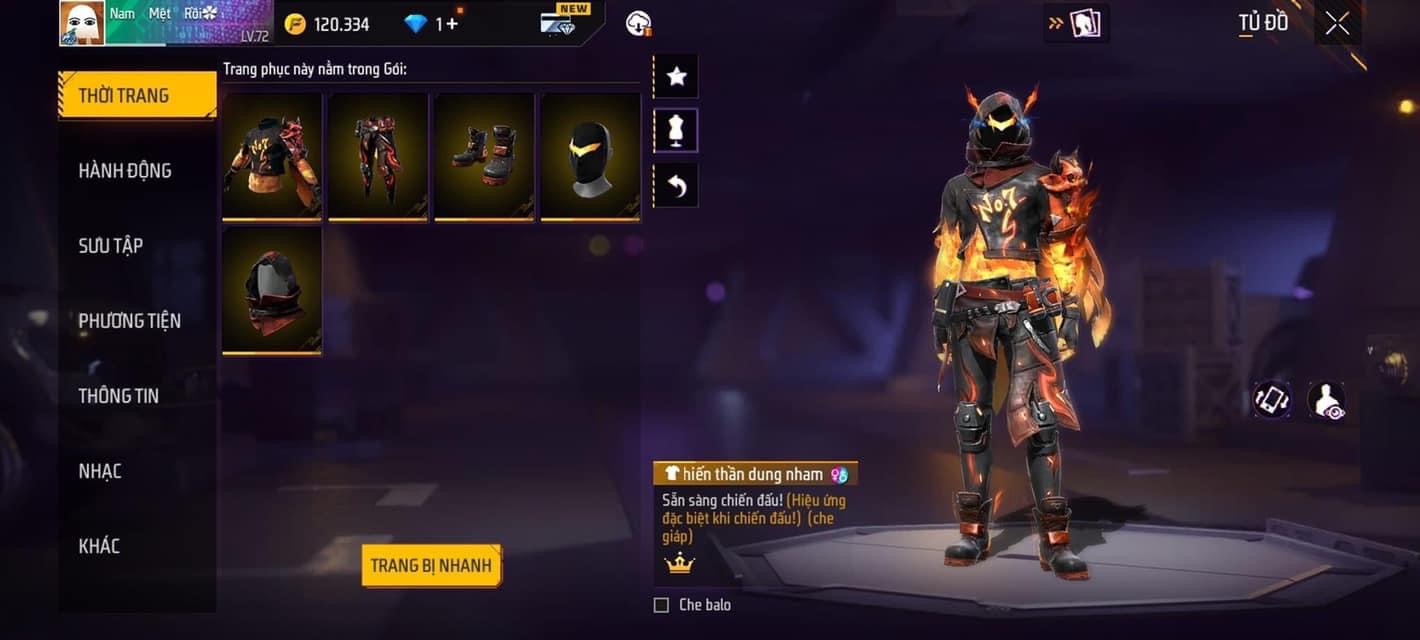Close the TỦ ĐỒ wardrobe screen
The width and height of the screenshot is (1420, 640).
click(1337, 24)
